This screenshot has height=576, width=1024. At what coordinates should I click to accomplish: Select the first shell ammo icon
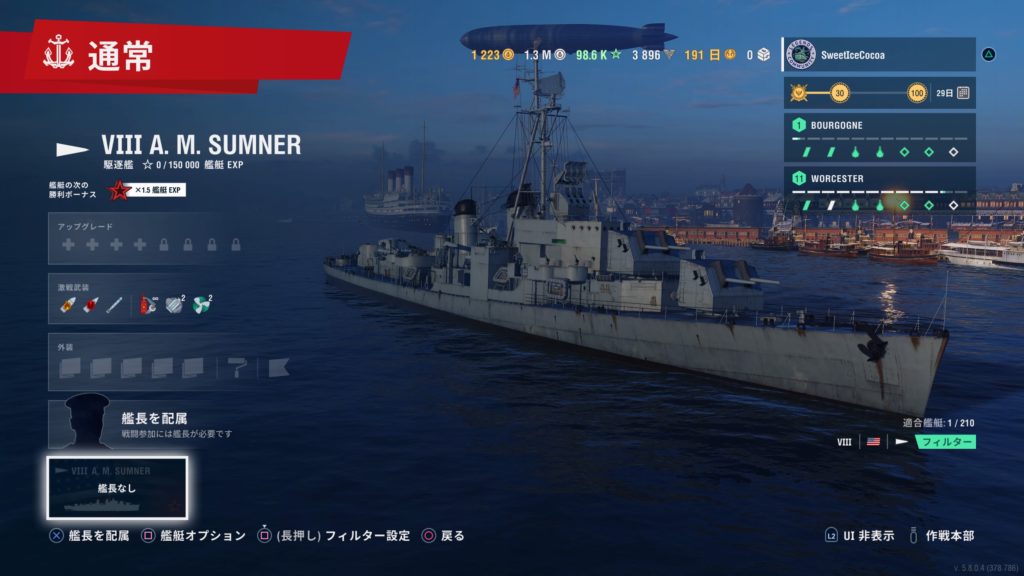(67, 304)
